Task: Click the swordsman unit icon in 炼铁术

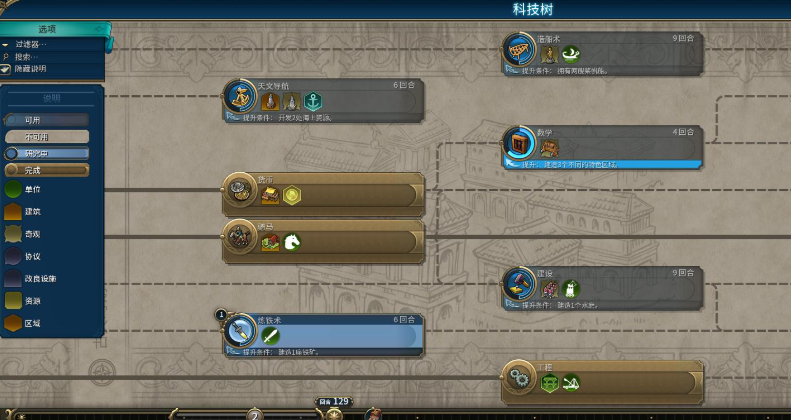Action: coord(270,335)
